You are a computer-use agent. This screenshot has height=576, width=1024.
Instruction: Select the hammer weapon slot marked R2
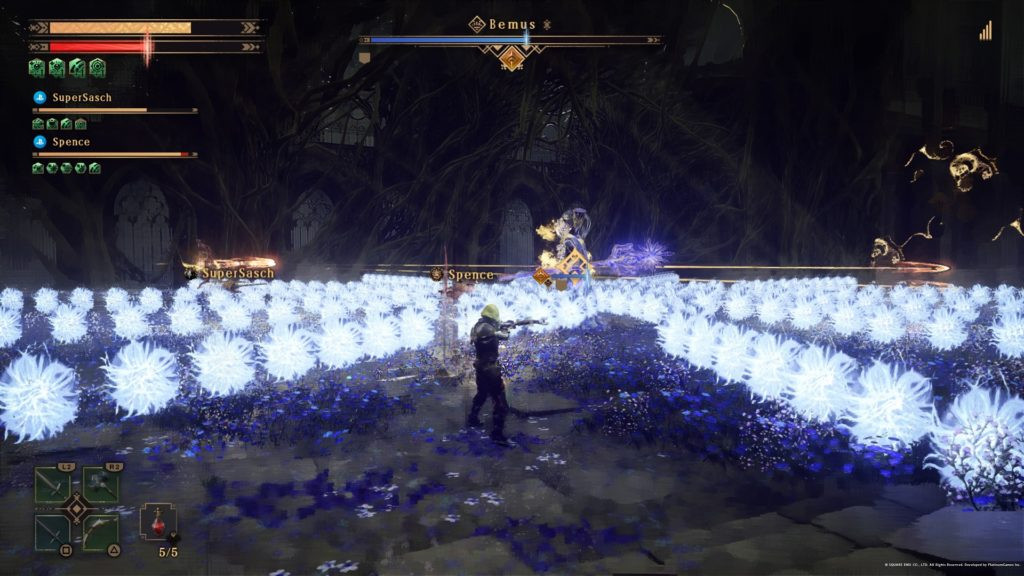tap(100, 485)
